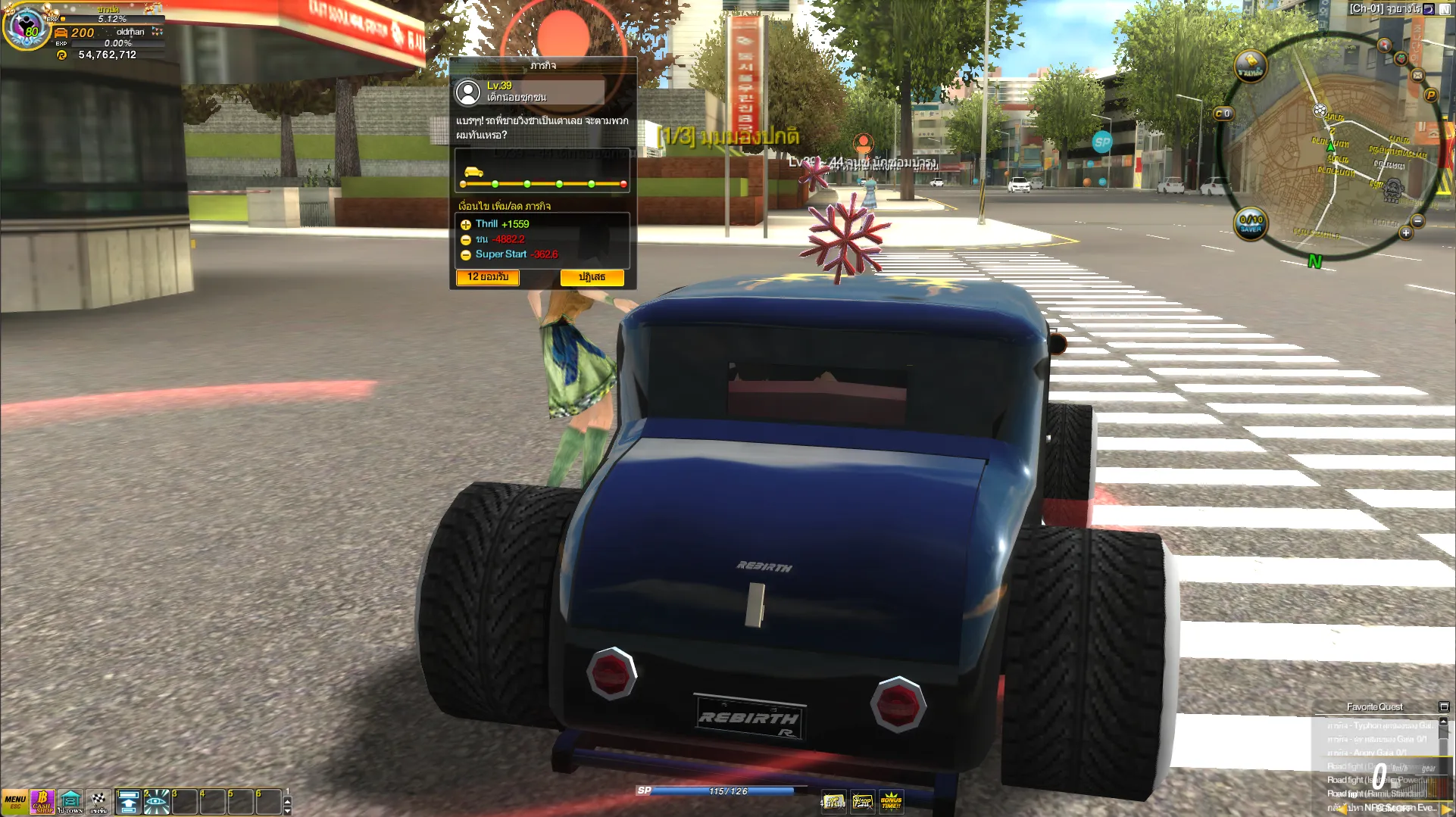
Task: Click the compass arrow icon on minimap rim
Action: (x=1384, y=45)
